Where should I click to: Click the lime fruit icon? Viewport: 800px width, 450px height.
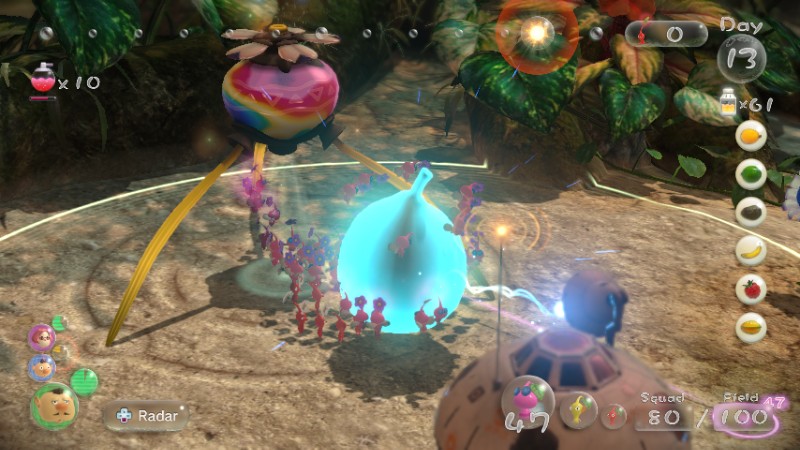point(750,173)
